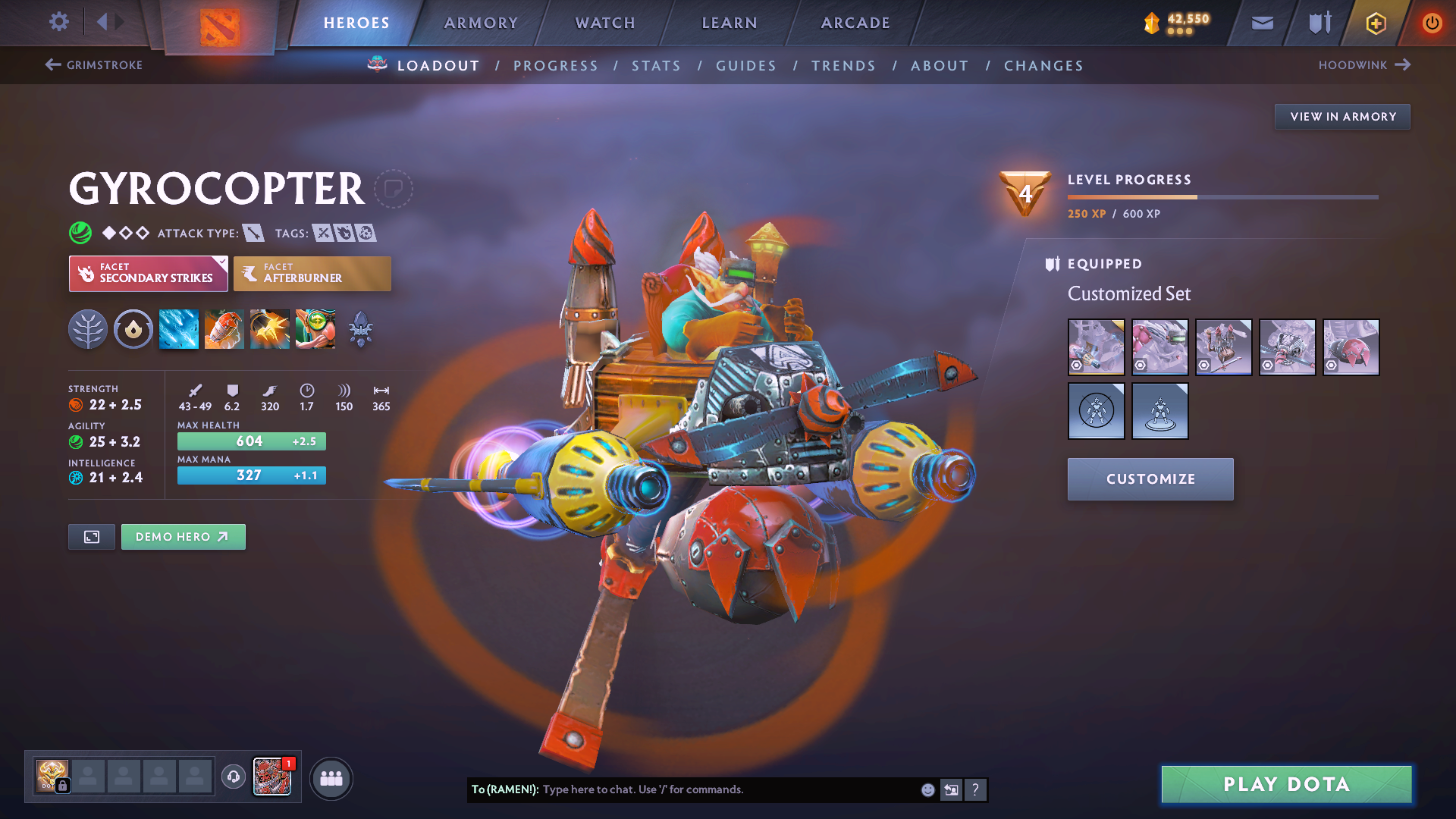This screenshot has height=819, width=1456.
Task: Select the Secondary Strikes facet
Action: click(148, 273)
